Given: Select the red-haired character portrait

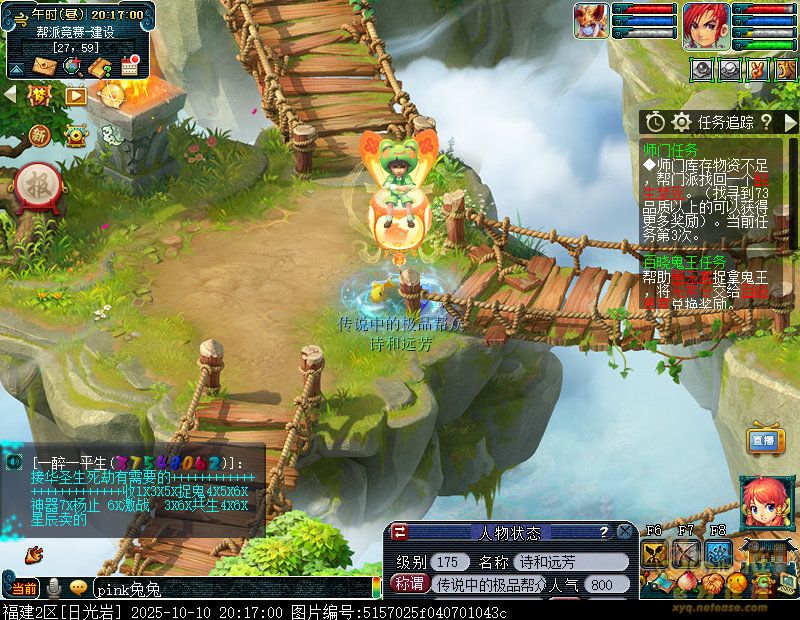Looking at the screenshot, I should (x=705, y=26).
